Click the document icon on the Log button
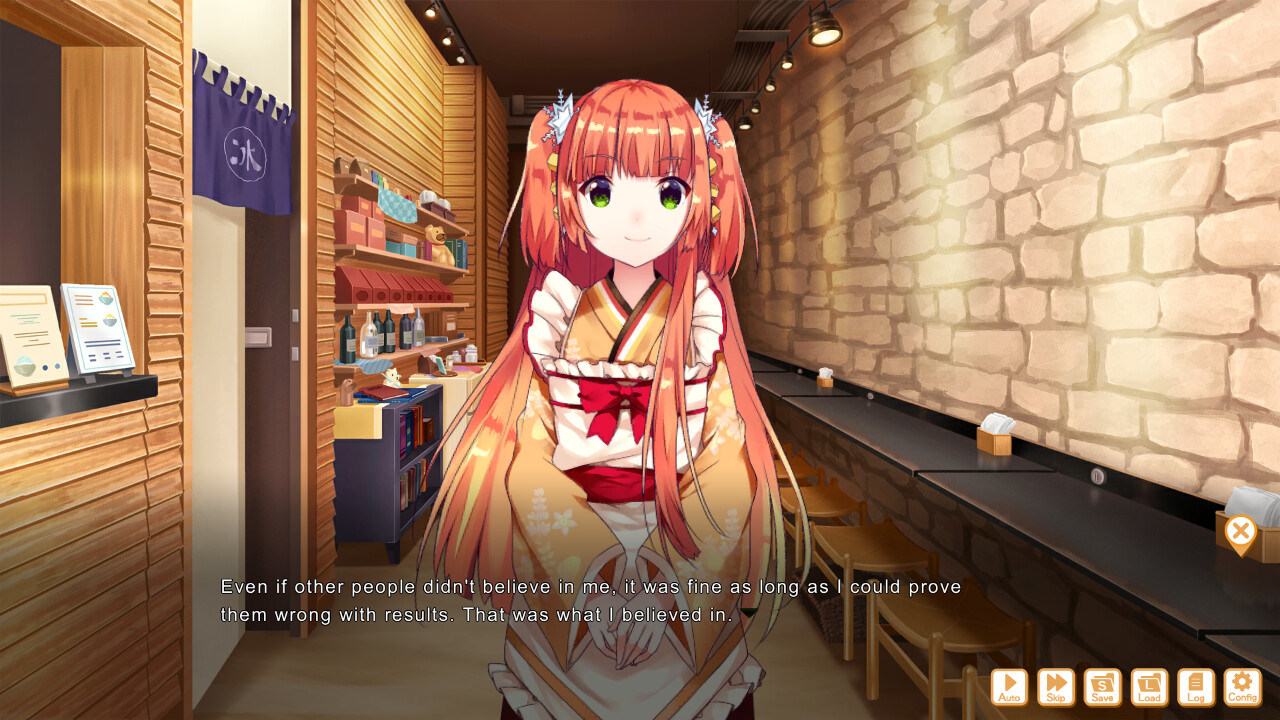 [1195, 682]
